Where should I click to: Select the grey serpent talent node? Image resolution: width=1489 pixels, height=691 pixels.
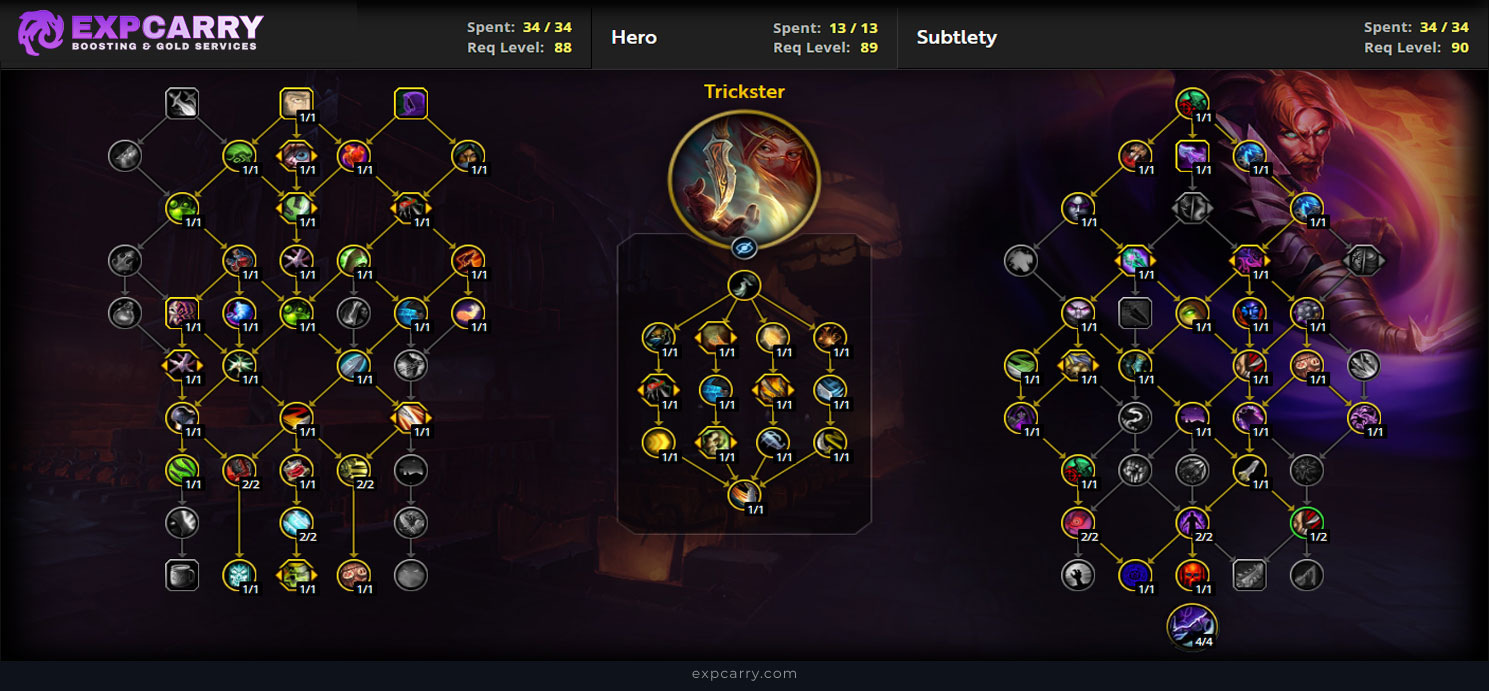[x=1135, y=418]
